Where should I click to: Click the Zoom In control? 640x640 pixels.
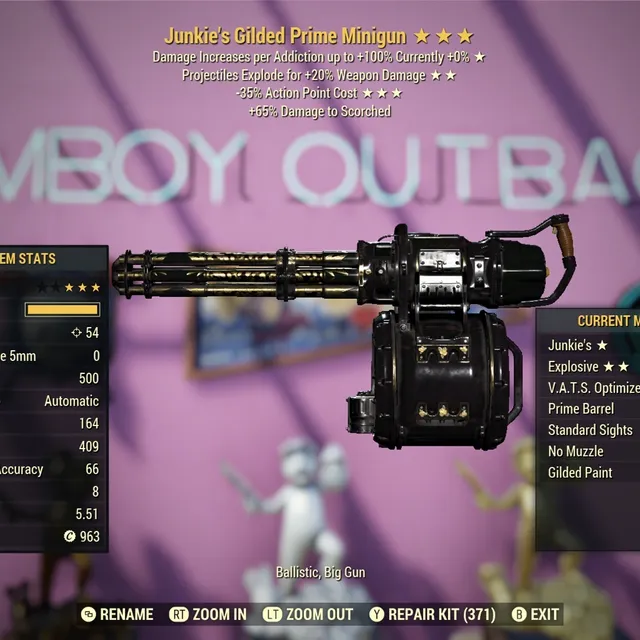pos(208,614)
